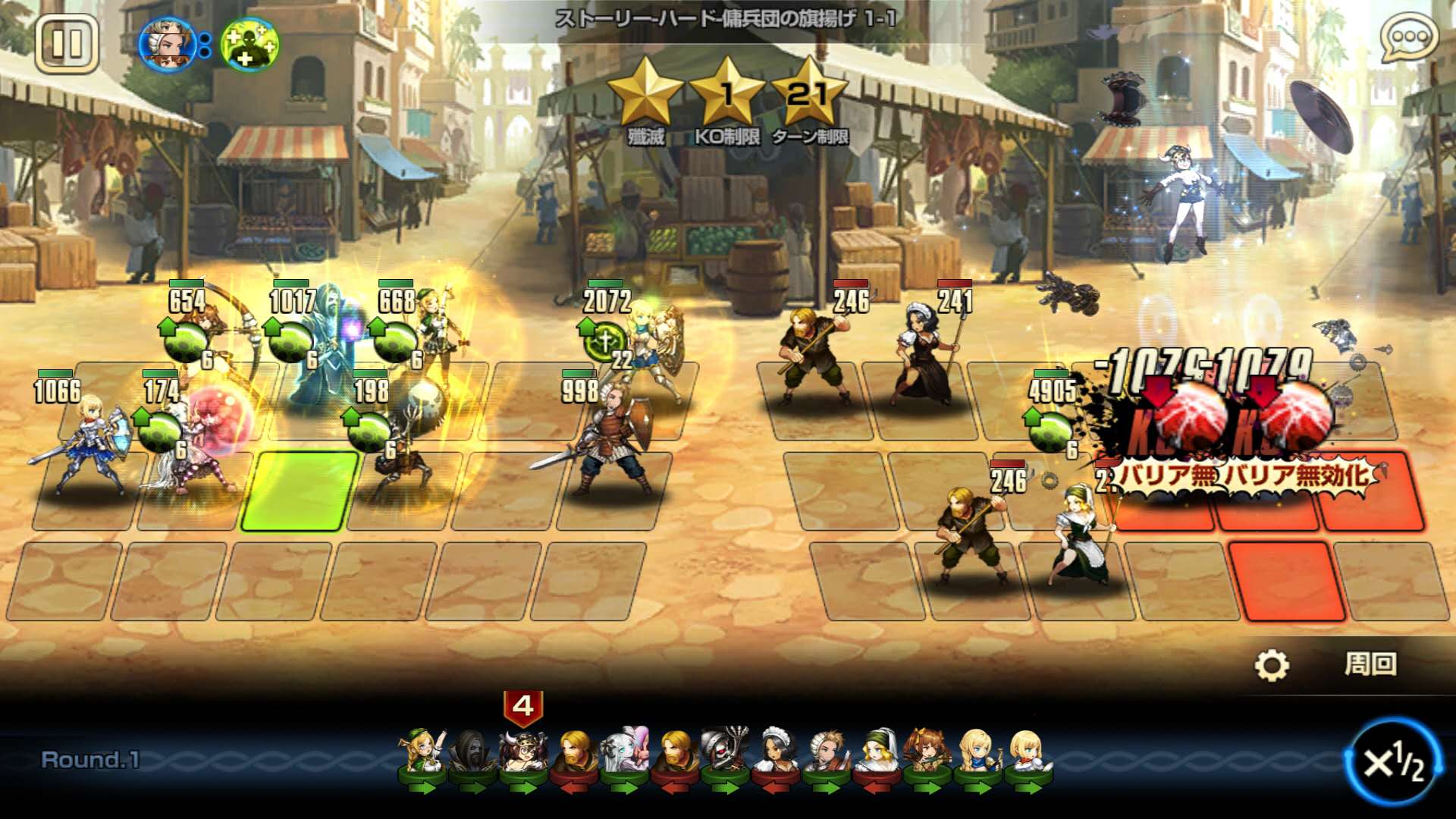Change battle speed with the x1/2 button

click(x=1394, y=761)
